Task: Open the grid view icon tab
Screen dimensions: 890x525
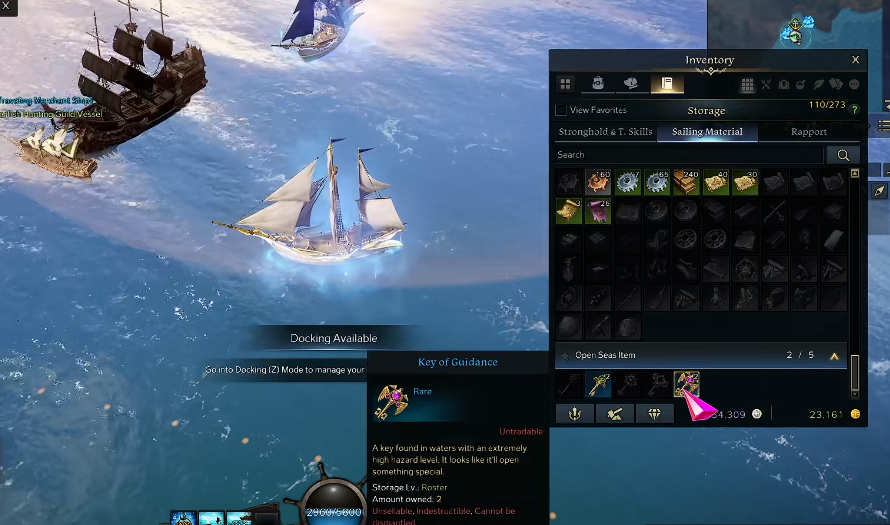Action: click(566, 84)
